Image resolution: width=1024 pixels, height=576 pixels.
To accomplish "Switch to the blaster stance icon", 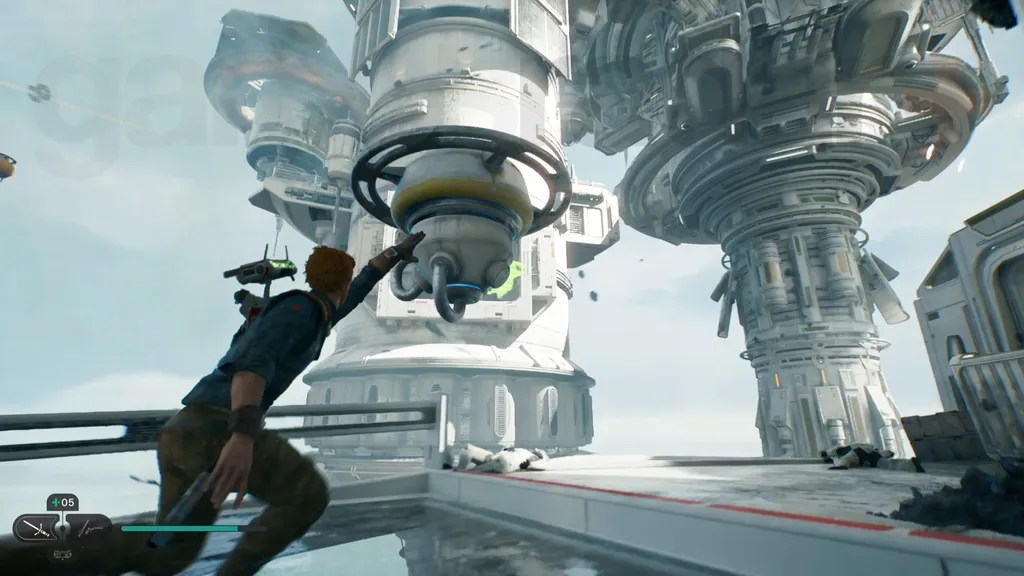I will (91, 527).
